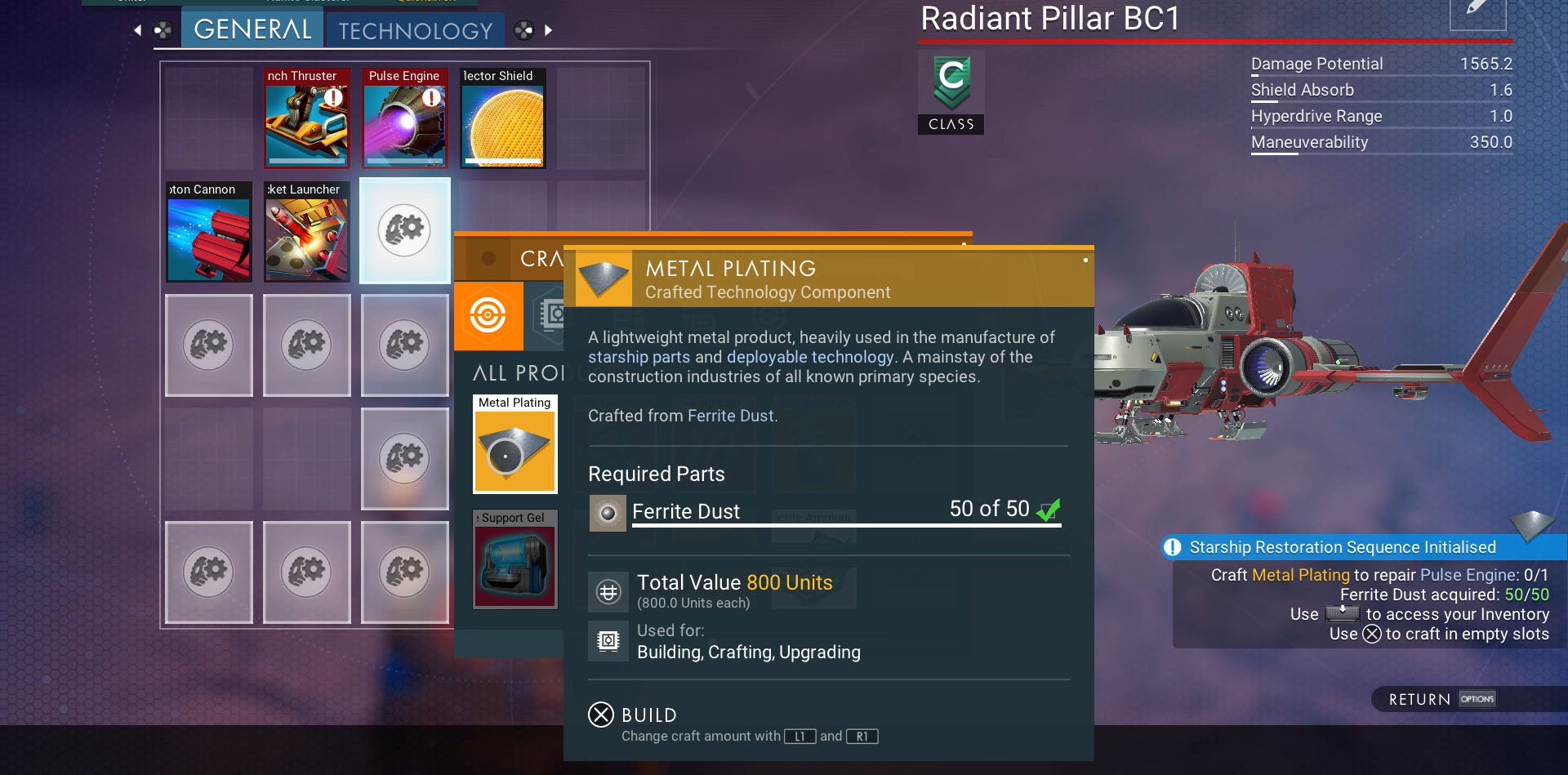This screenshot has width=1568, height=775.
Task: Select the Support Gel product thumbnail
Action: coord(514,560)
